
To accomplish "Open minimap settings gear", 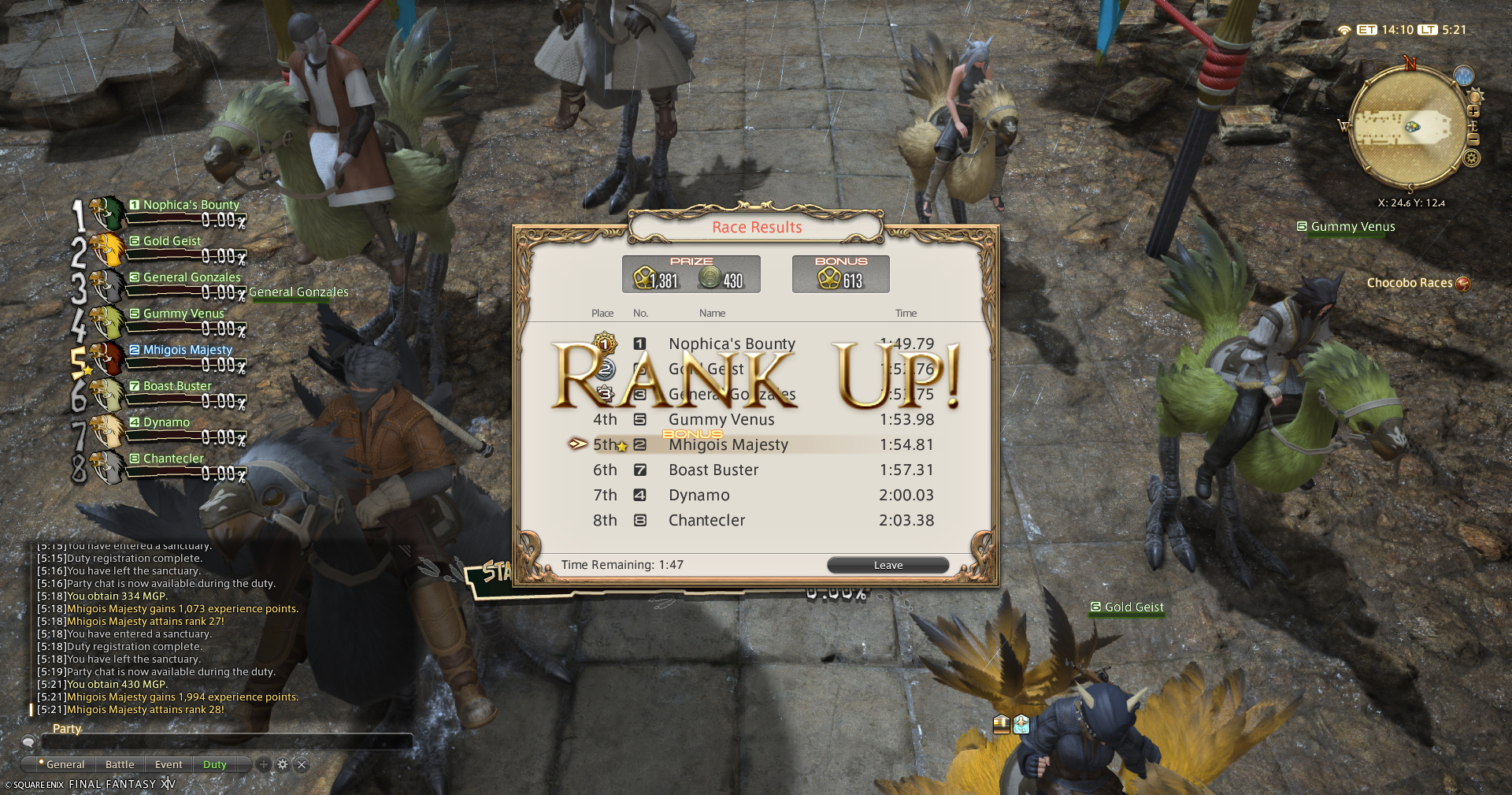I will point(1471,158).
